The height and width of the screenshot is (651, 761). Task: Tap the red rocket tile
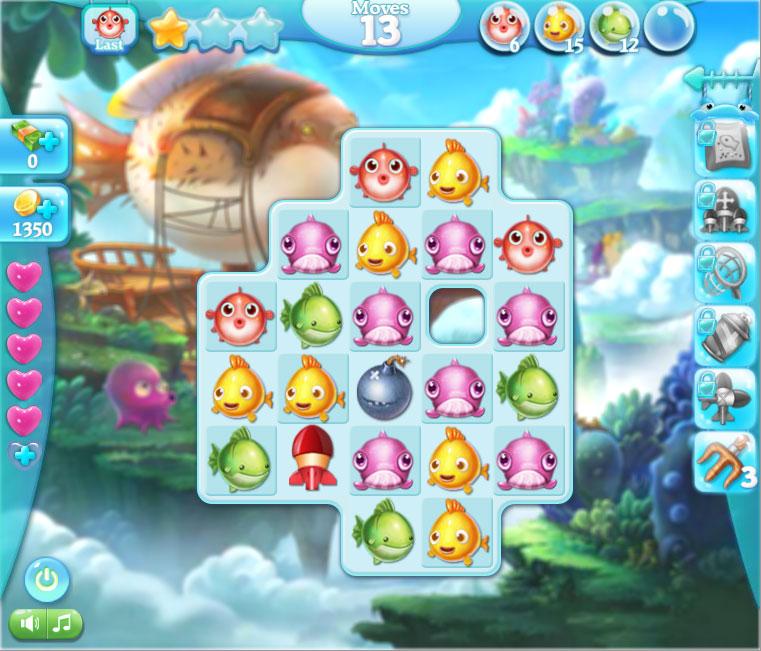[x=311, y=460]
